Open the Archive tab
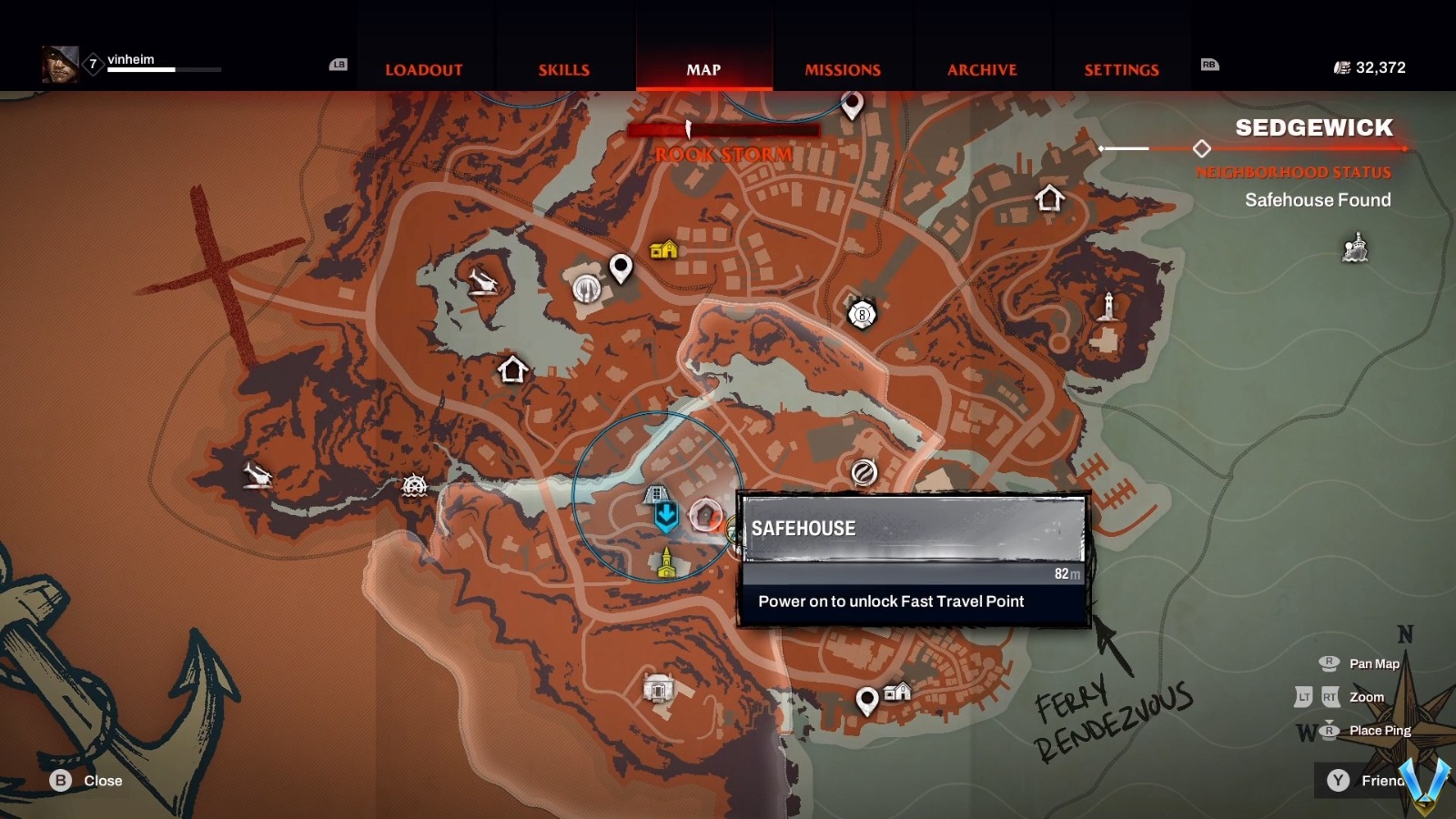Screen dimensions: 1456x819 click(982, 69)
